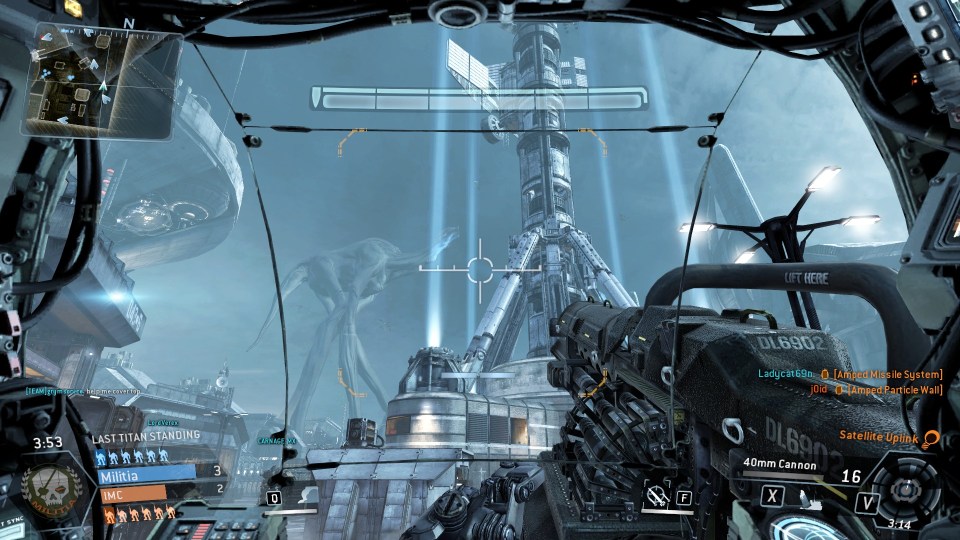Click Ladycat69n's Amped Missile System entry

[x=849, y=374]
